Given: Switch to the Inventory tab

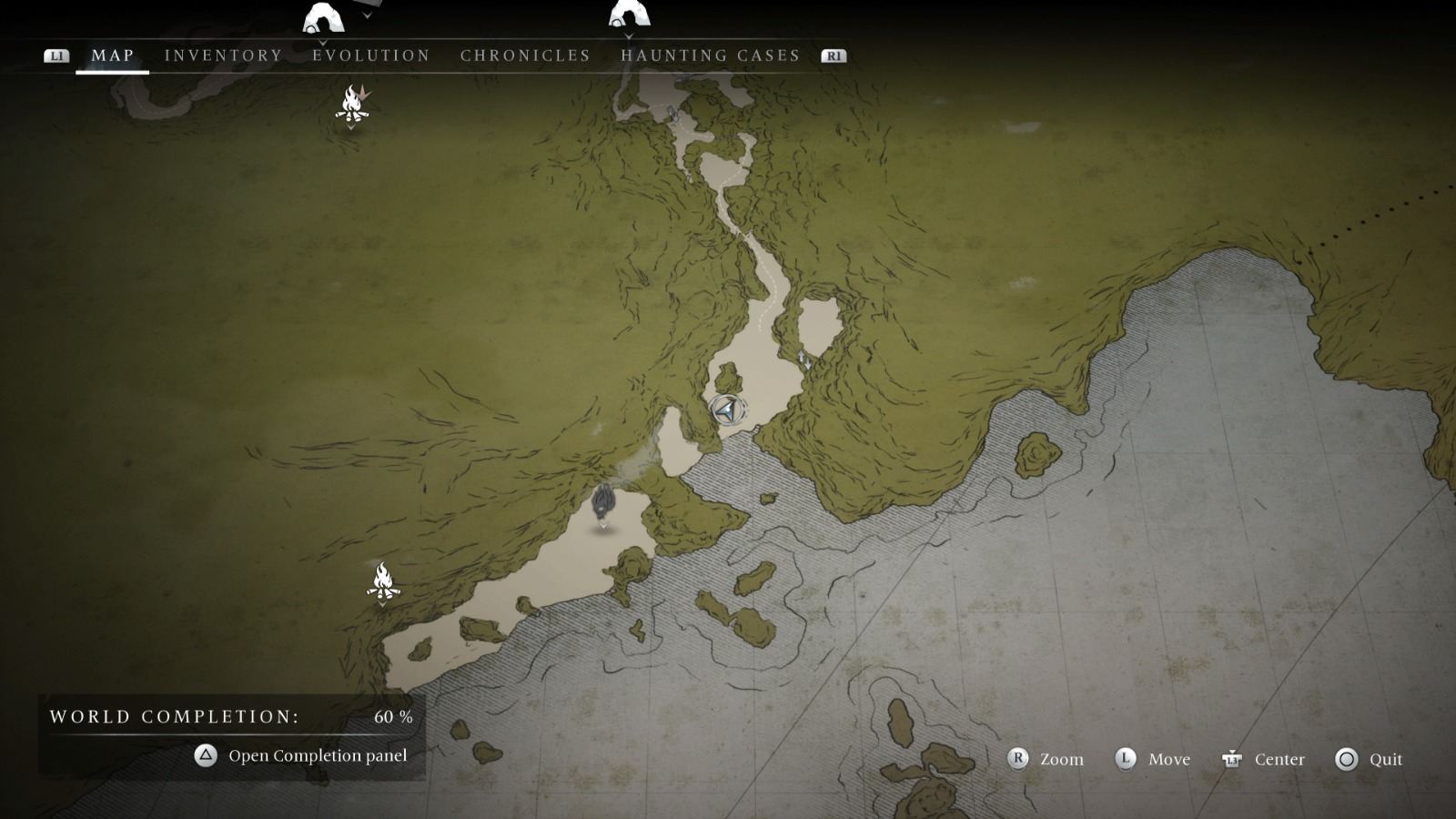Looking at the screenshot, I should coord(221,55).
